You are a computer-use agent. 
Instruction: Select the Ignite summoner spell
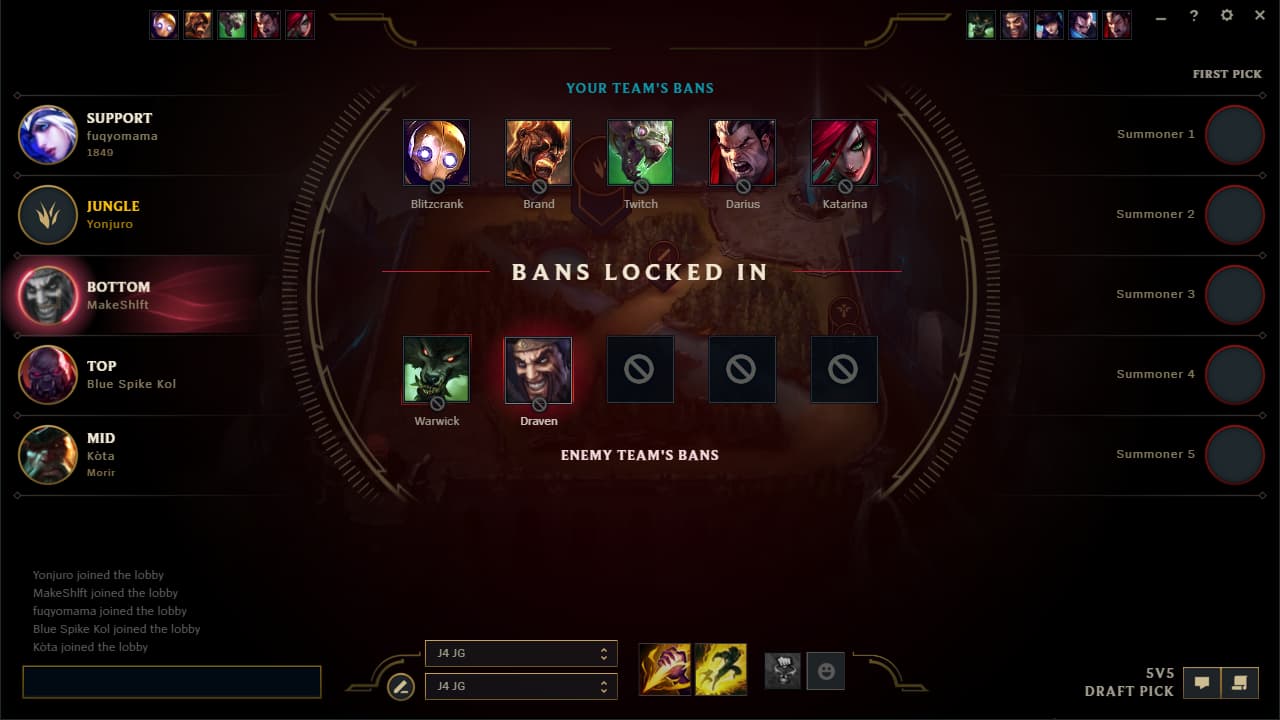tap(665, 670)
